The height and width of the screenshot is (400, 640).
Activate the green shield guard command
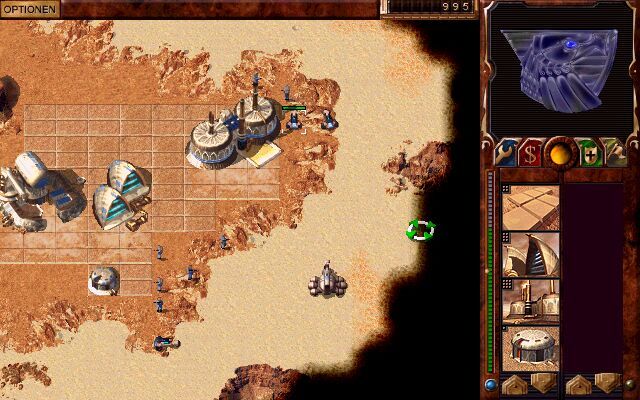[589, 153]
